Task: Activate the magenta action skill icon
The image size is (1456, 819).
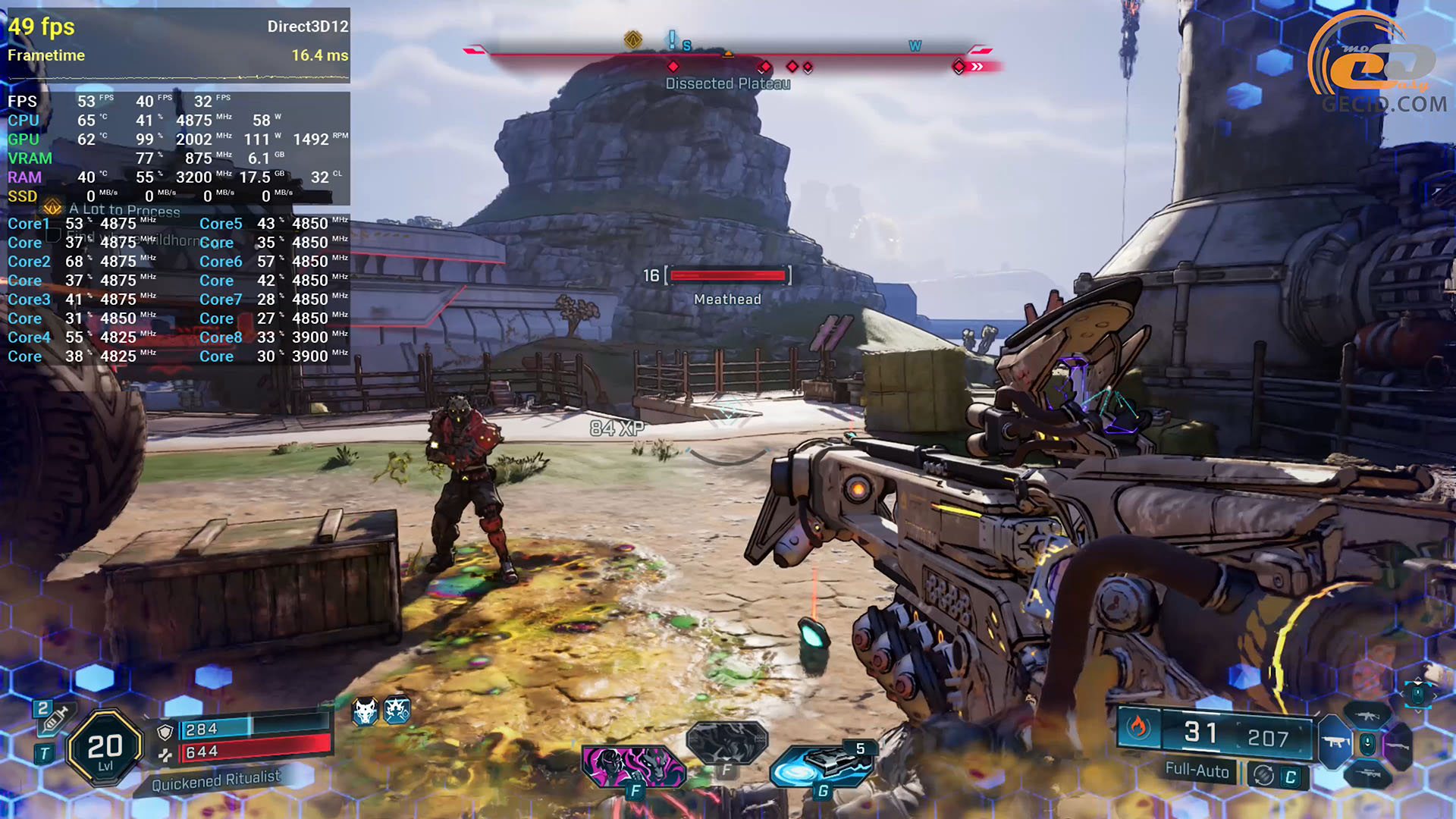Action: (633, 766)
